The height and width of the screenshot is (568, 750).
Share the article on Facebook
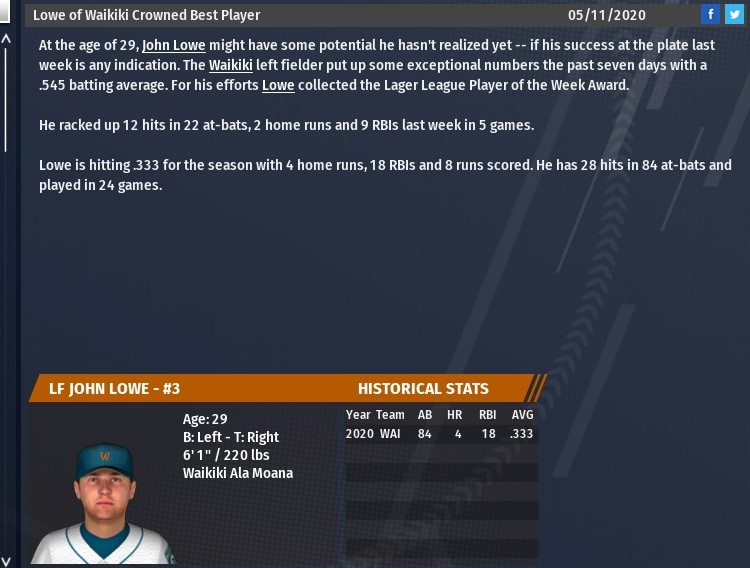(710, 14)
